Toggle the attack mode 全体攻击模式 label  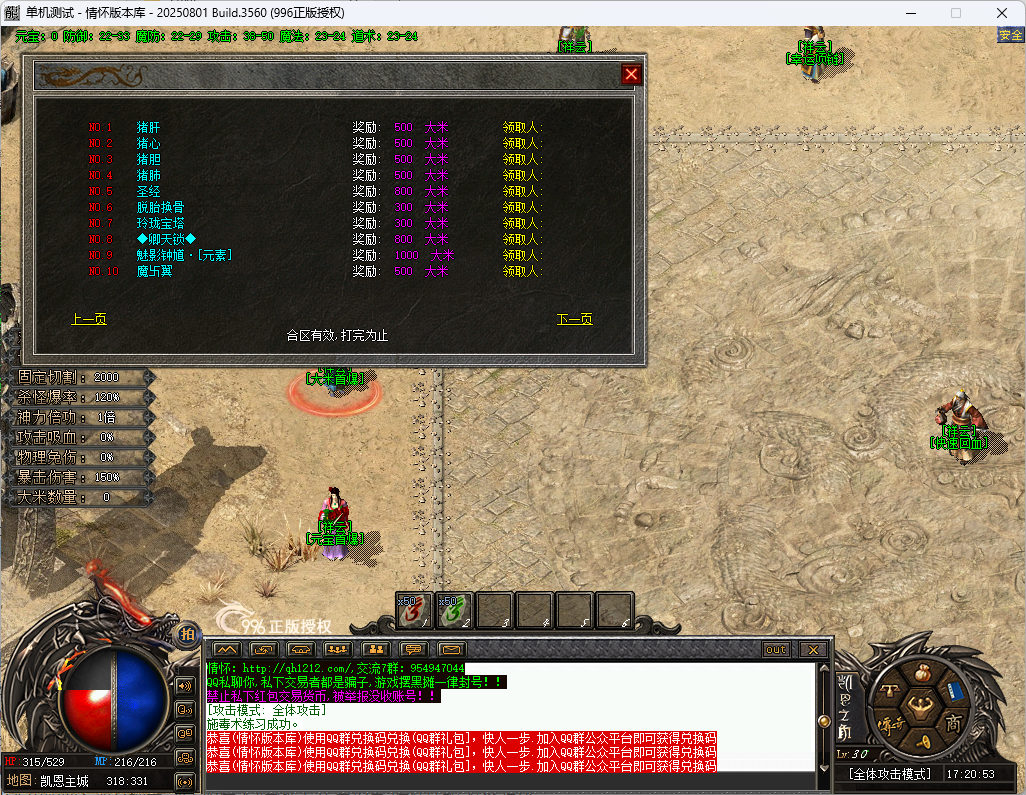(890, 774)
